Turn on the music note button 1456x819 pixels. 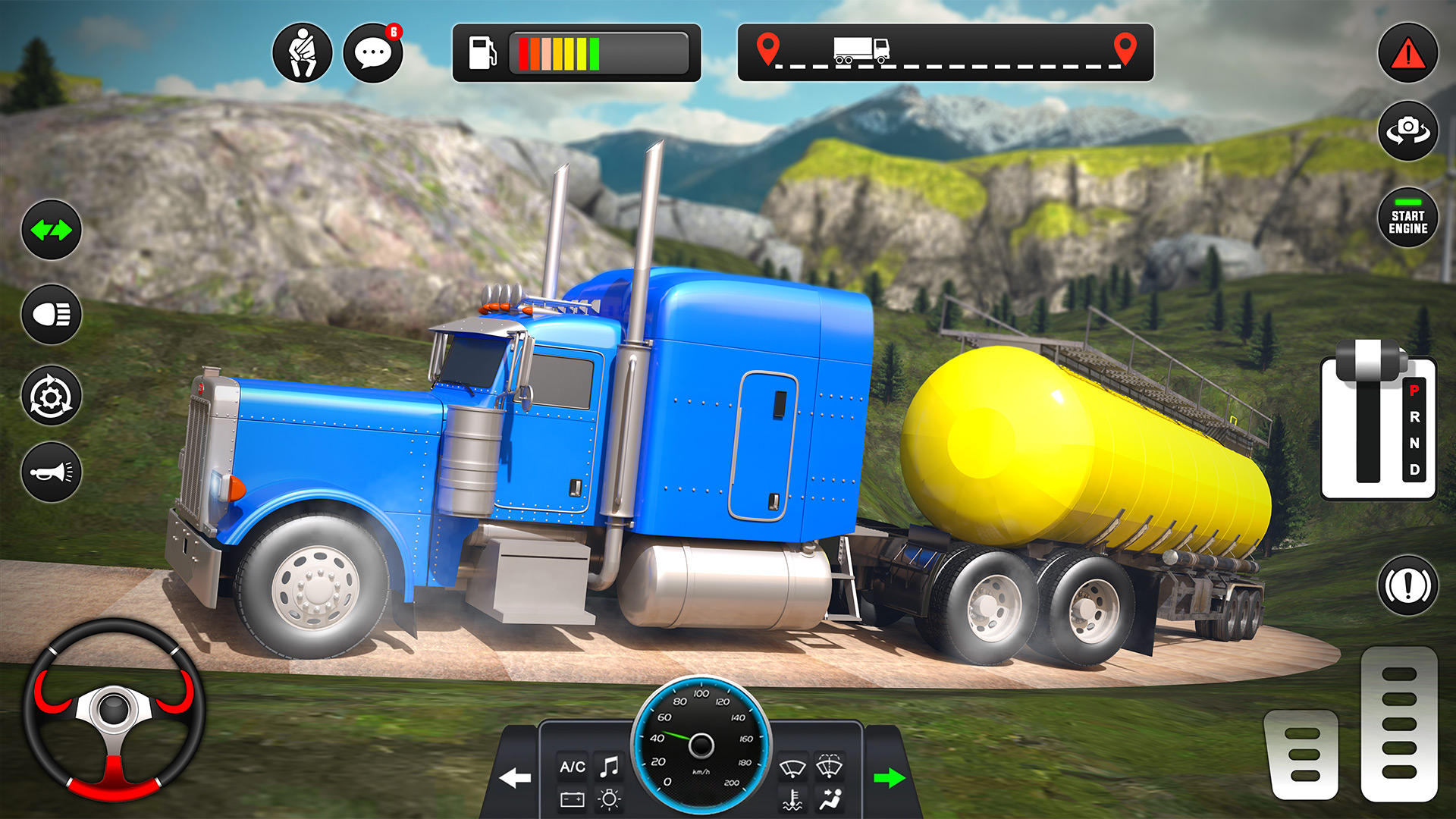(x=610, y=767)
